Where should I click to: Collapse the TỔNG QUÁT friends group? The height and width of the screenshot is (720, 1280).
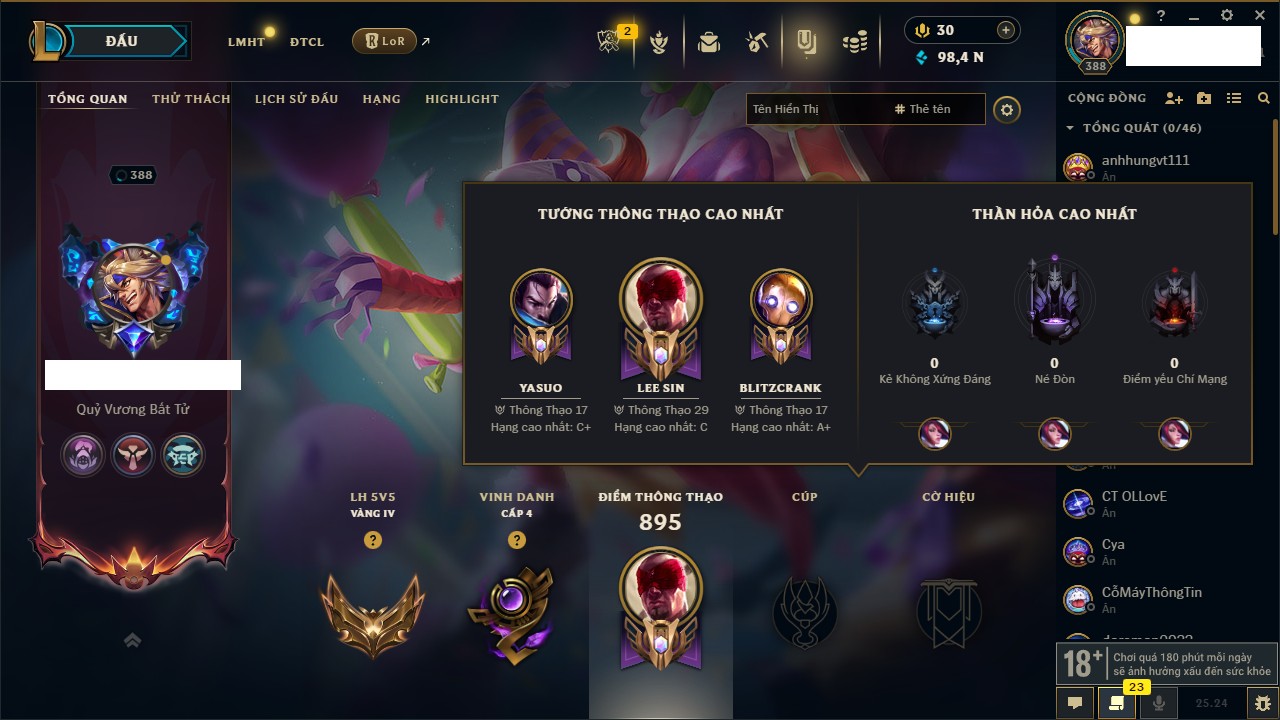(1070, 128)
